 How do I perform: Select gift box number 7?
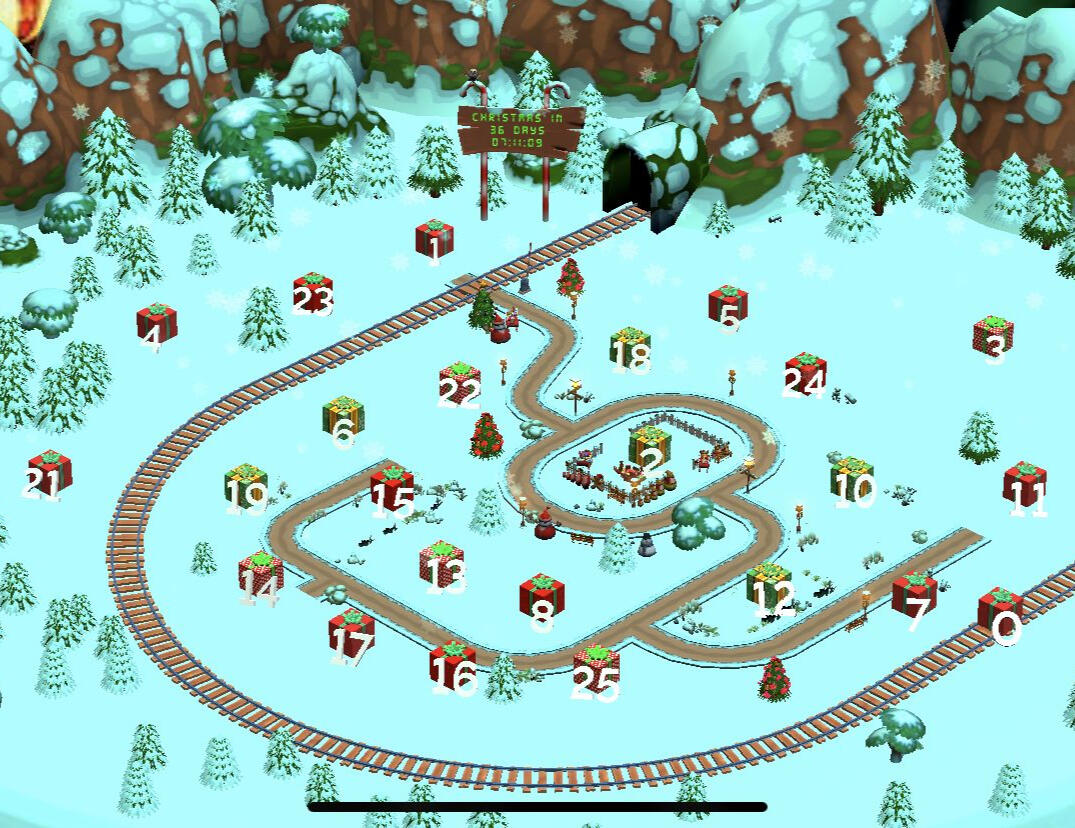(914, 596)
